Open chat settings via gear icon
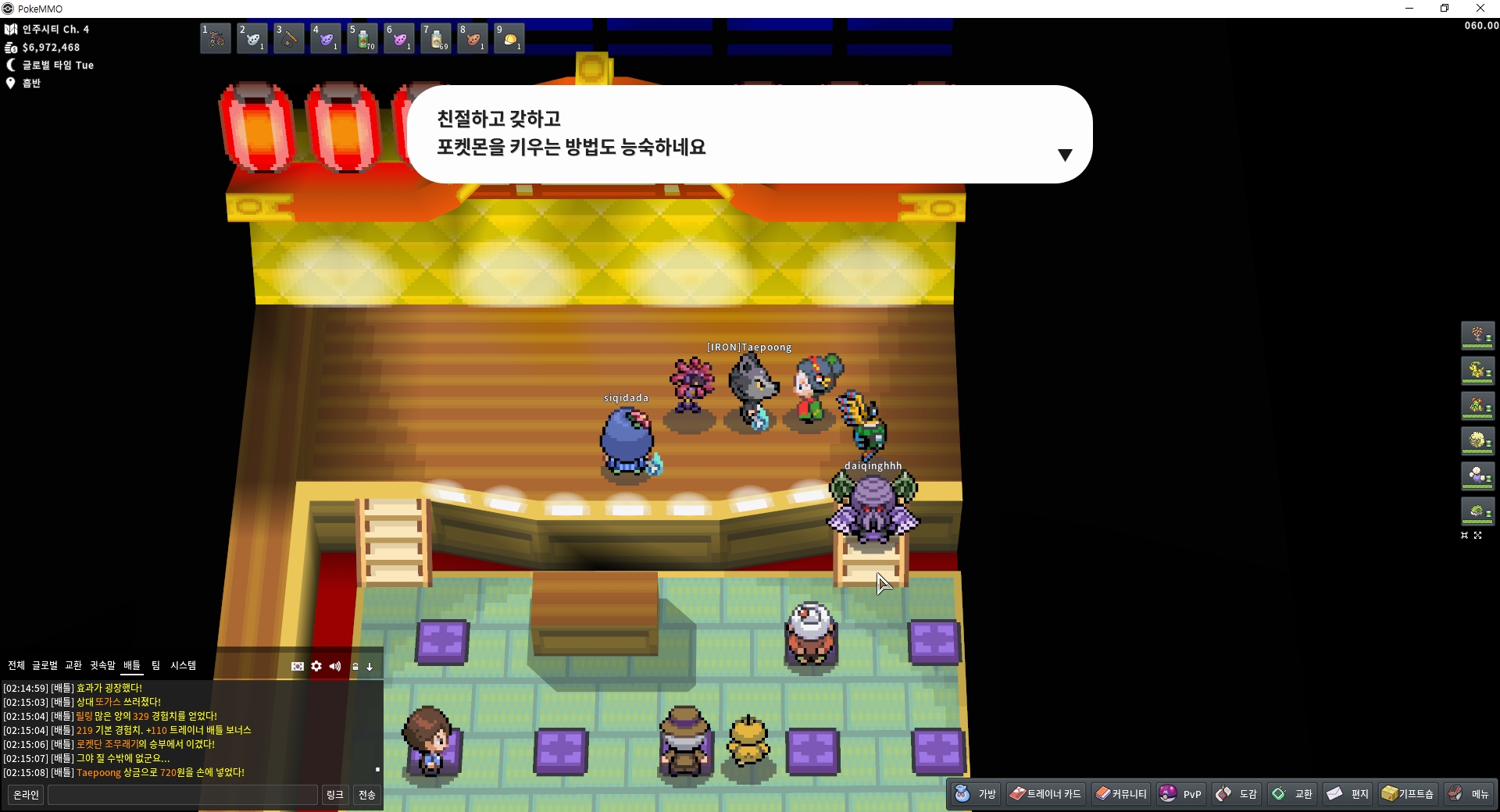This screenshot has width=1500, height=812. pyautogui.click(x=316, y=666)
